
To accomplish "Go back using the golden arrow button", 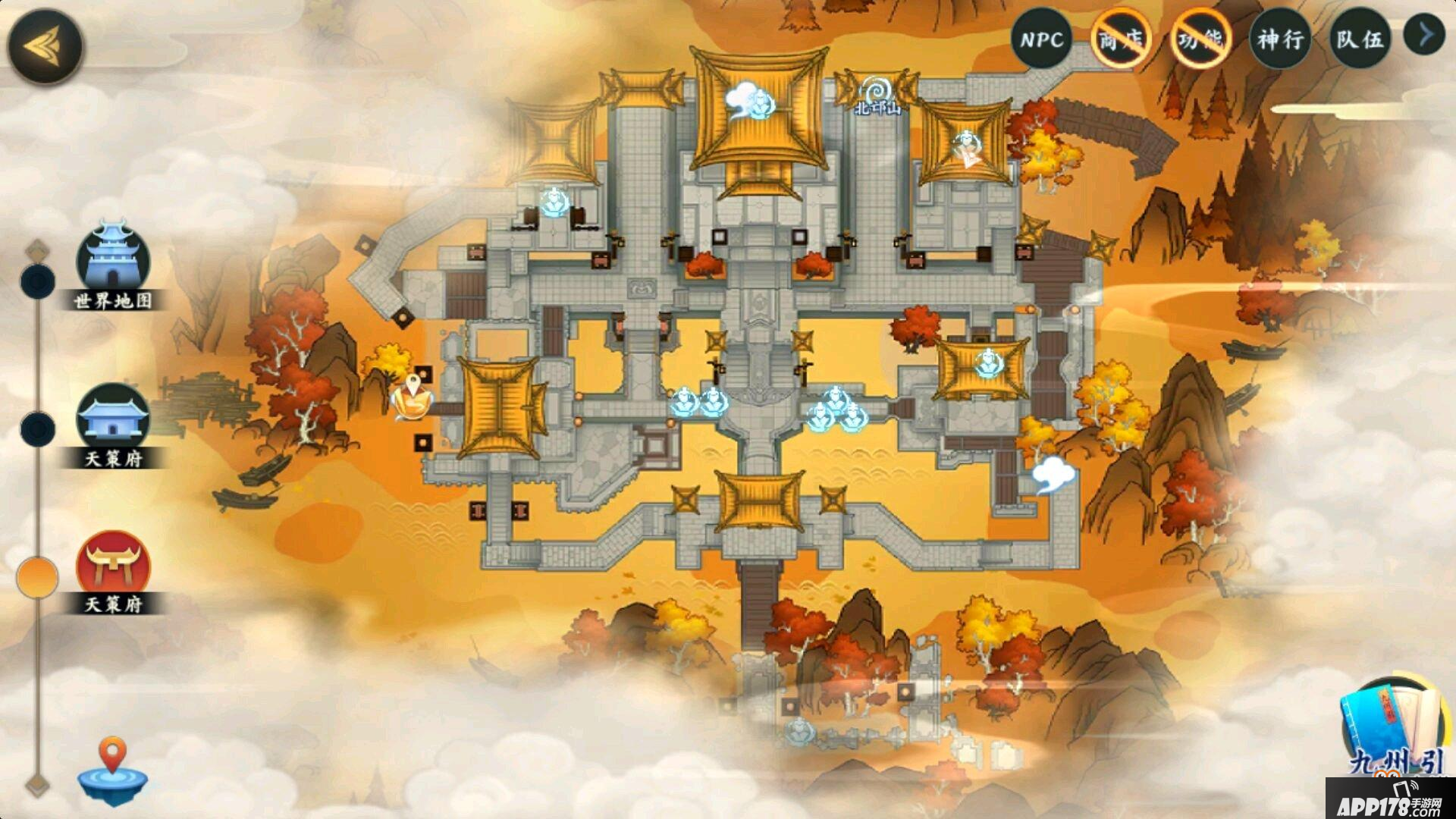I will (x=44, y=46).
